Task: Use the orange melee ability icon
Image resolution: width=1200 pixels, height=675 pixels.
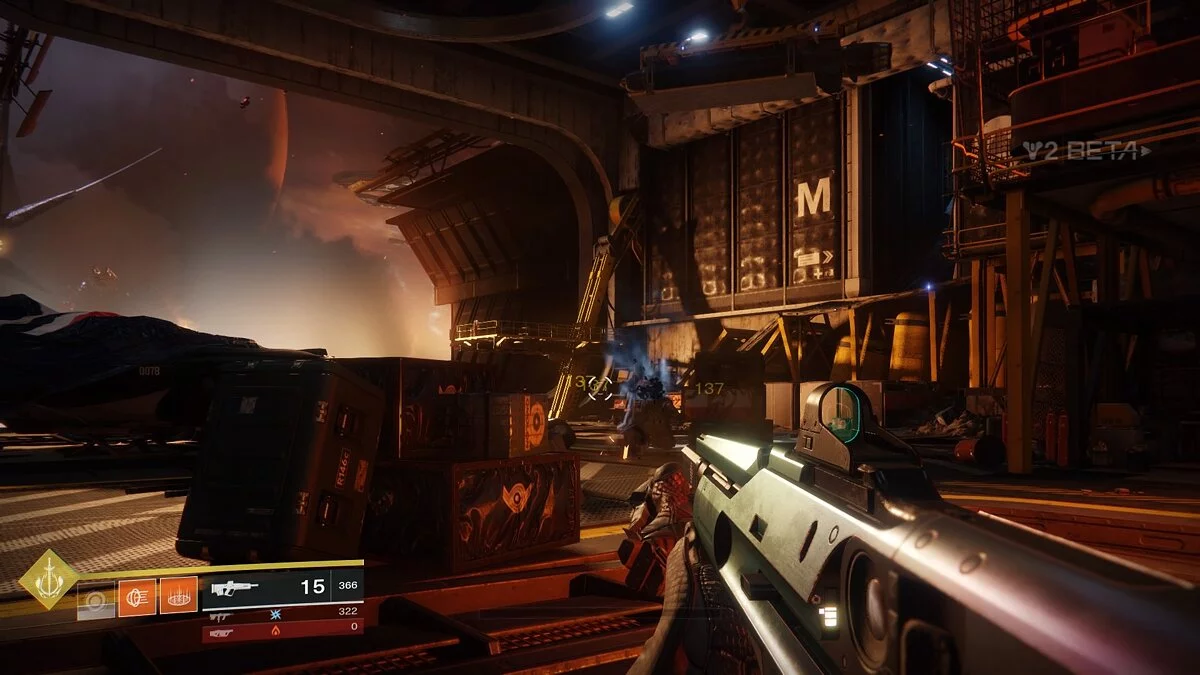Action: [137, 597]
